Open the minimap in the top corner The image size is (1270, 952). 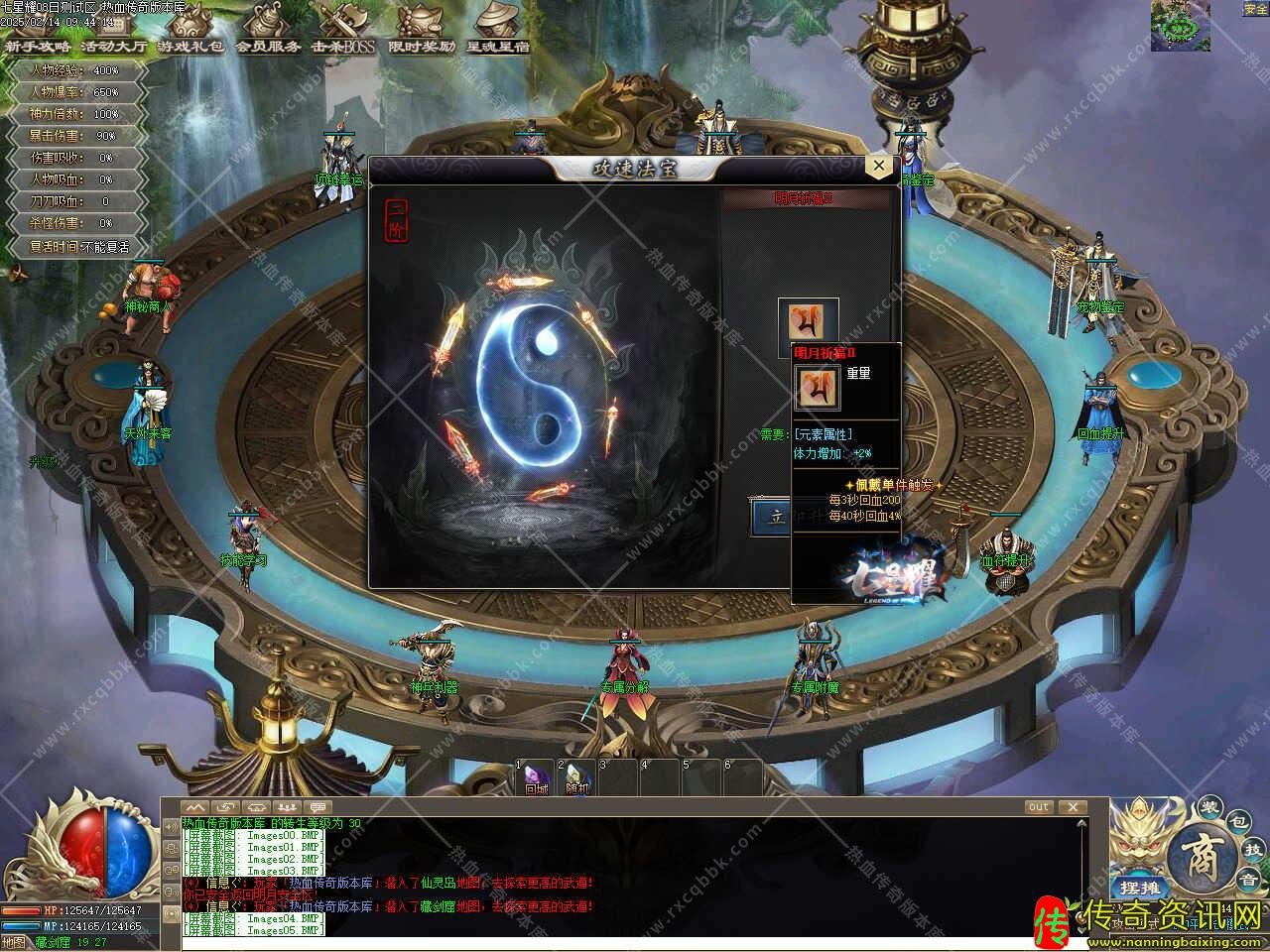[1180, 25]
